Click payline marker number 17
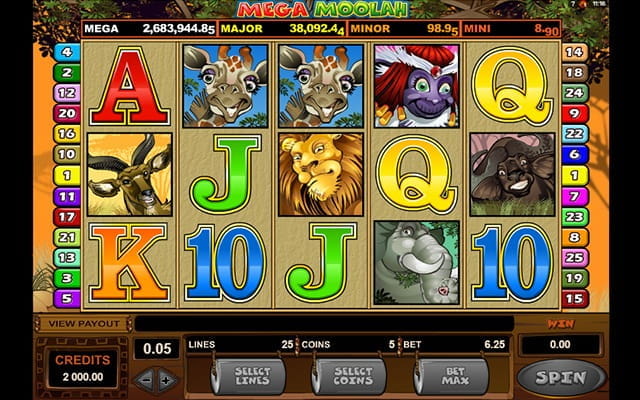This screenshot has height=400, width=640. 68,216
